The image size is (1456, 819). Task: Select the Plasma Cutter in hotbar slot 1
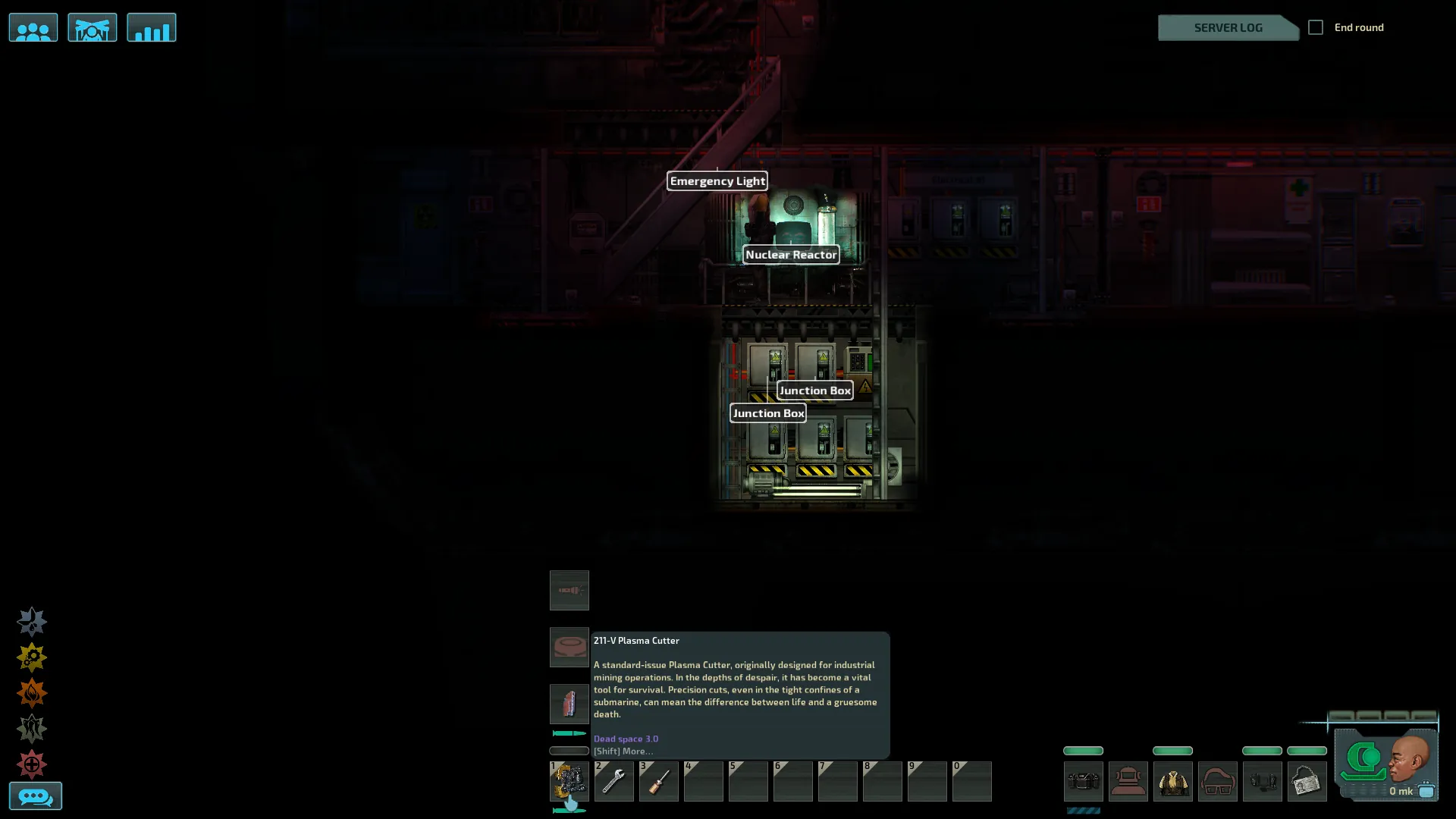569,781
